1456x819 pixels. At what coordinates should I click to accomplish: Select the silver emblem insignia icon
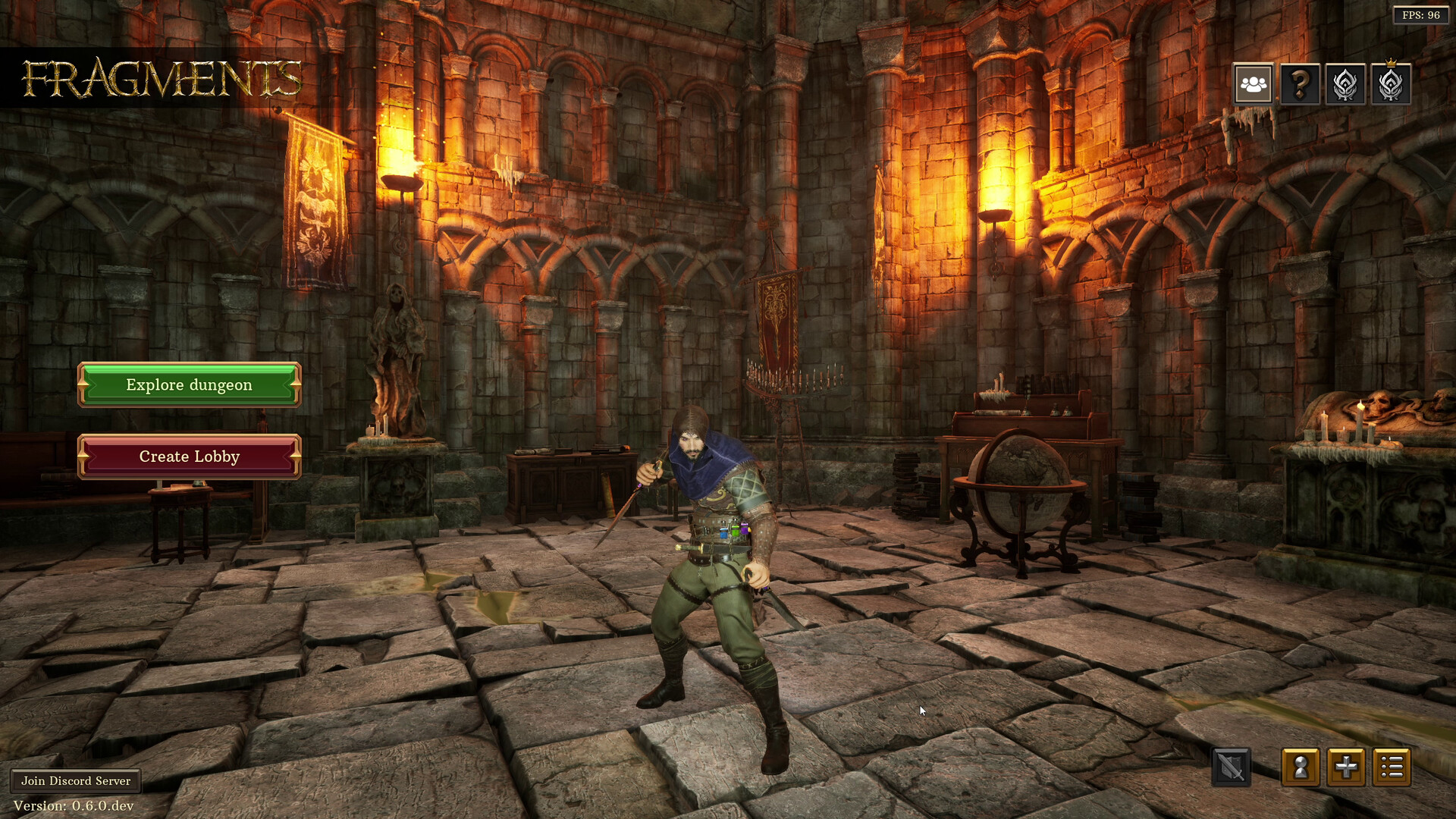coord(1345,85)
